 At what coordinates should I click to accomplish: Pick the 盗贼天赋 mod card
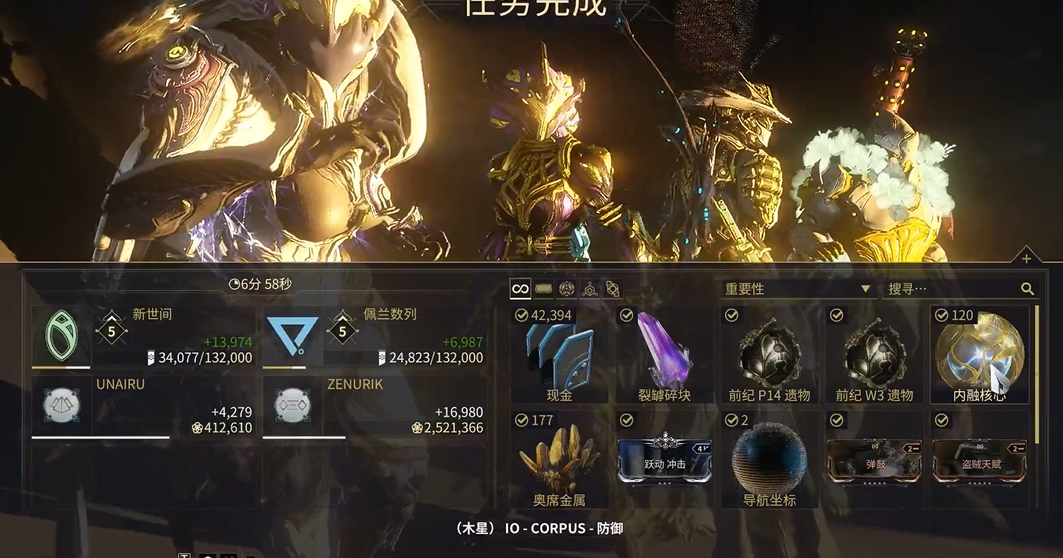tap(979, 460)
